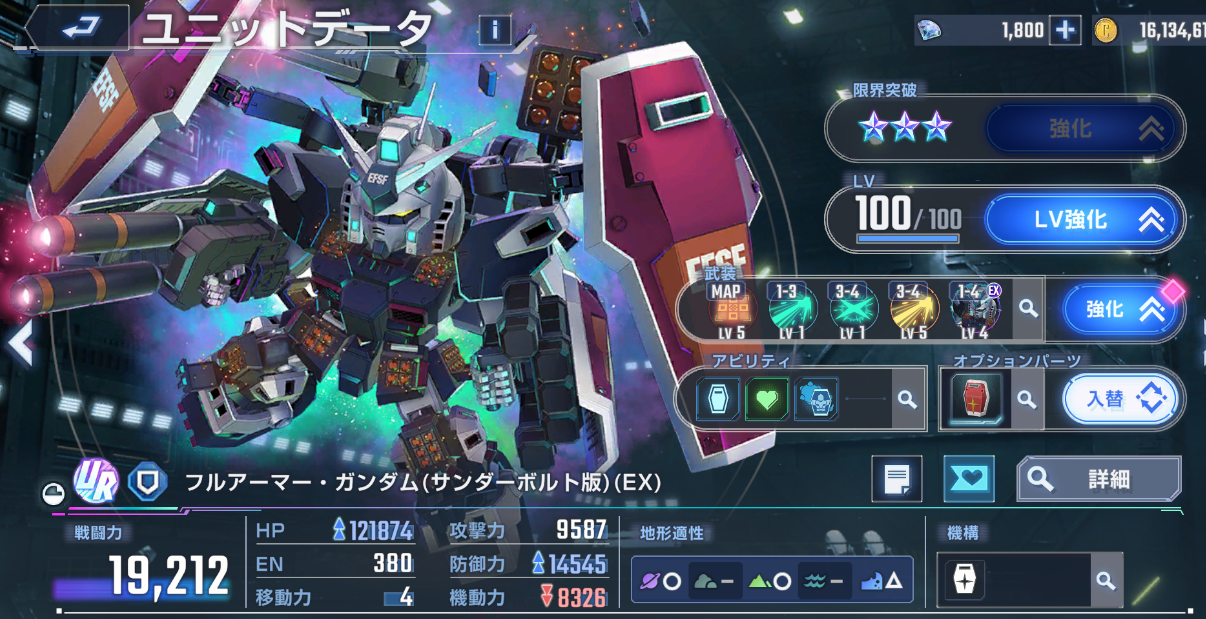Swap option parts with 入替 button
Viewport: 1206px width, 619px height.
point(1119,399)
